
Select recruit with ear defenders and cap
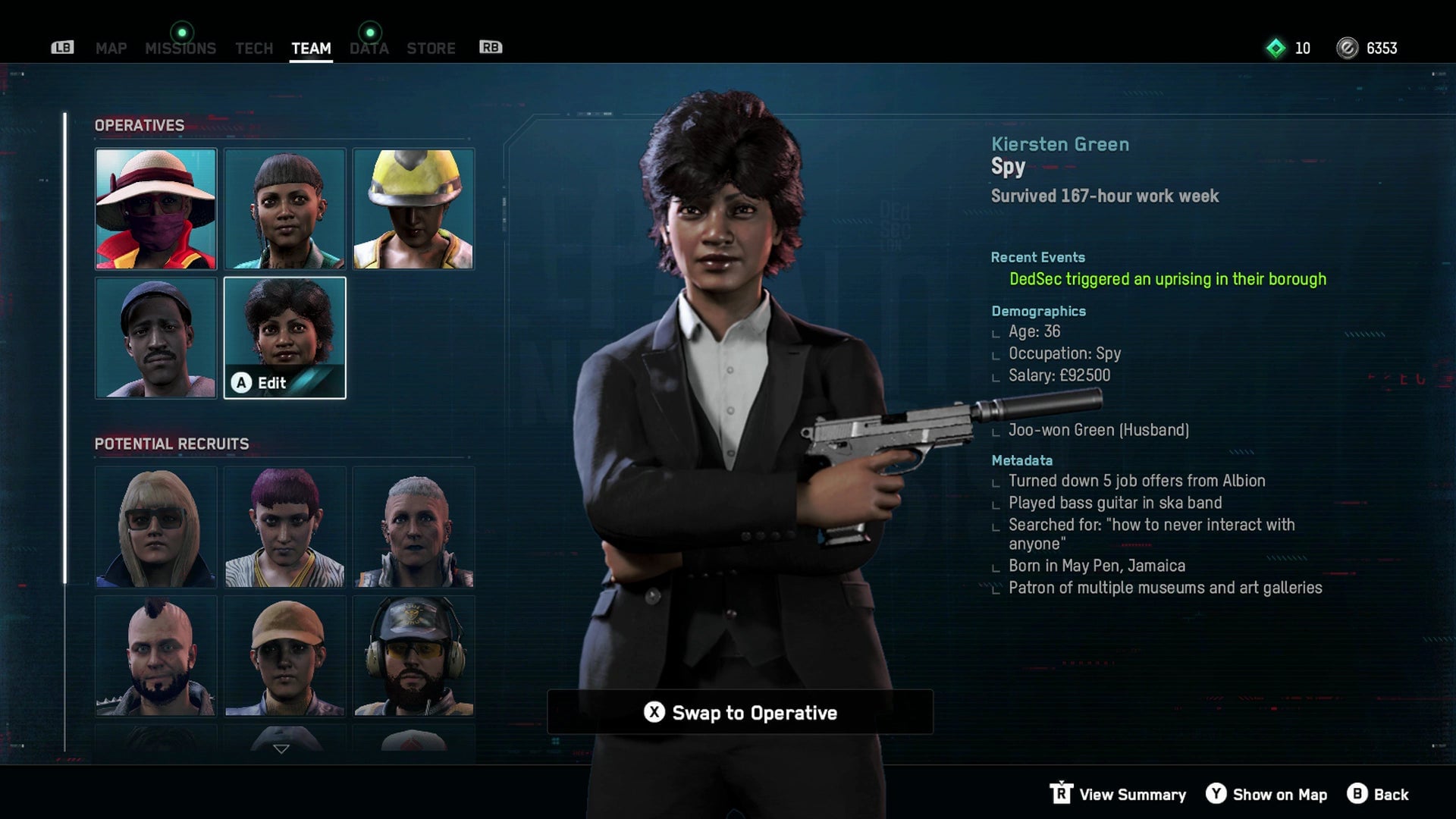[413, 656]
